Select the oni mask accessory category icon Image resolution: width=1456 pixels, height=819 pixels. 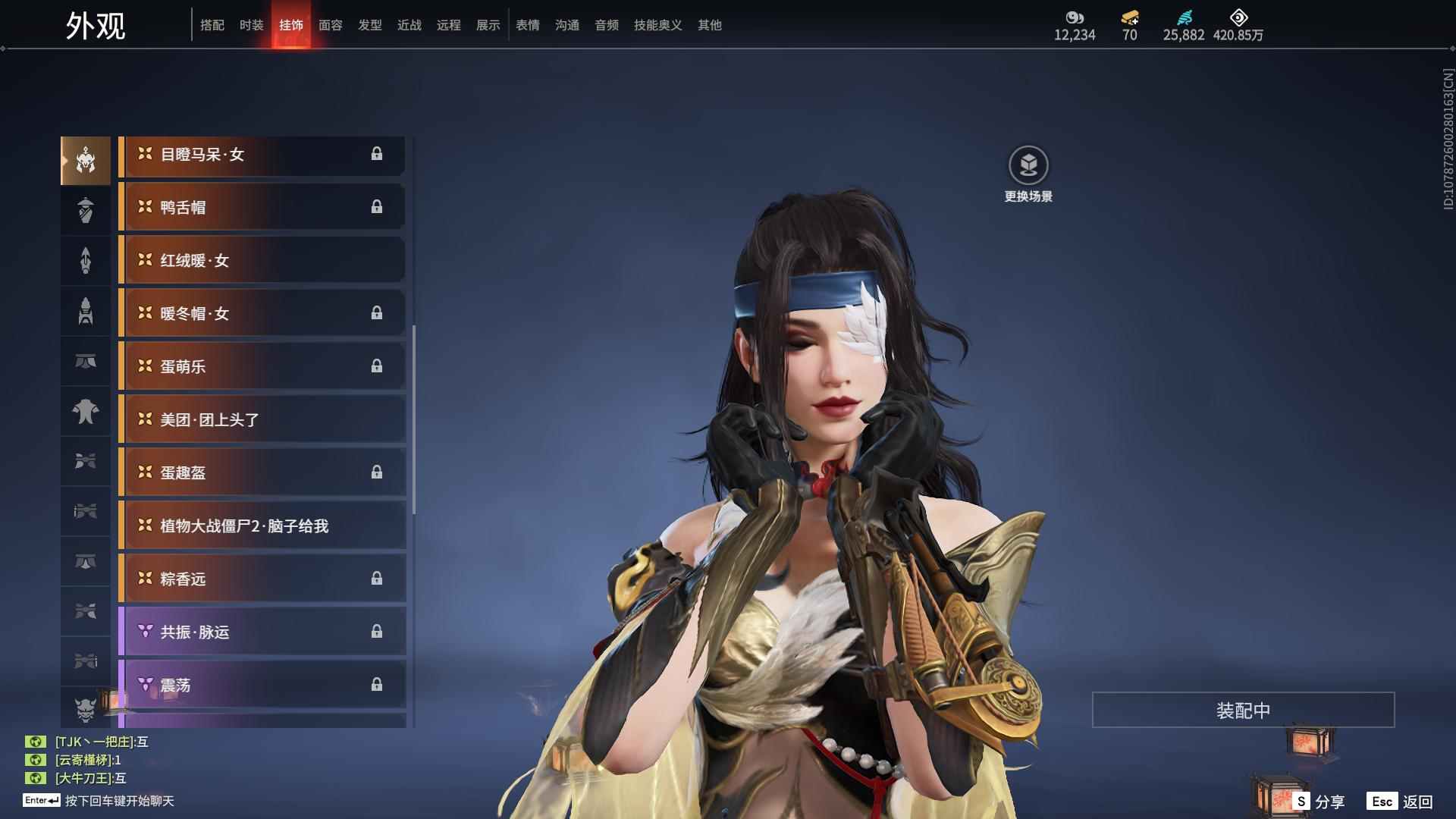(x=86, y=708)
